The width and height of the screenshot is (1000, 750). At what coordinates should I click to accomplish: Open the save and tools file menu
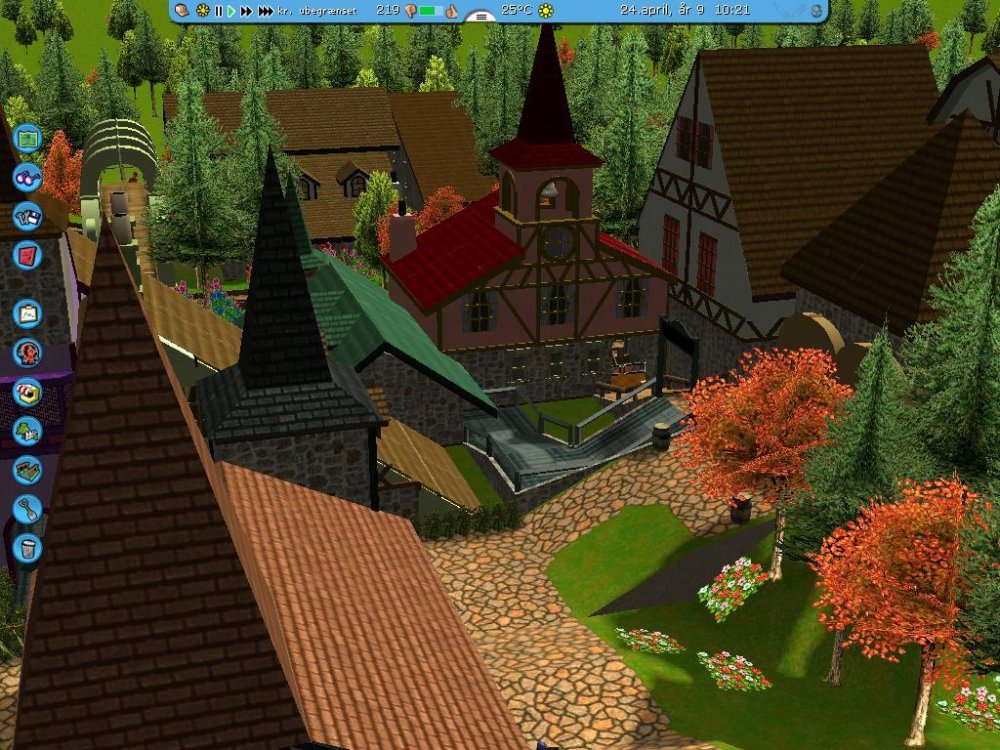click(x=27, y=216)
